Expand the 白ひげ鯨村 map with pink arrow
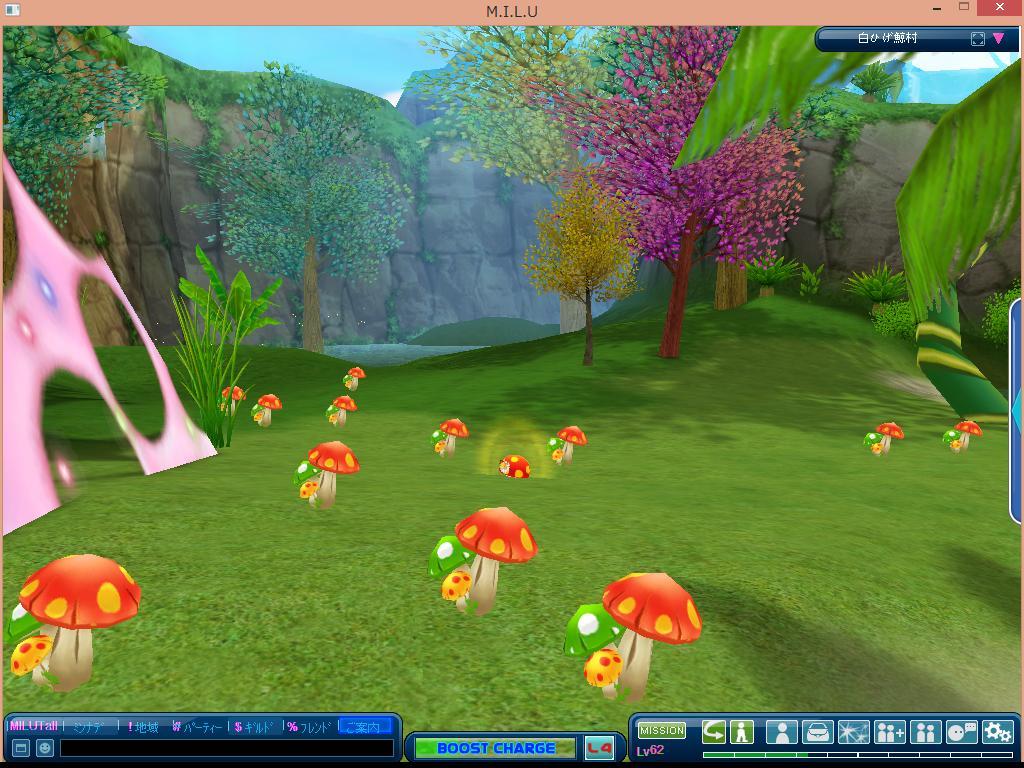The image size is (1024, 768). [x=998, y=39]
